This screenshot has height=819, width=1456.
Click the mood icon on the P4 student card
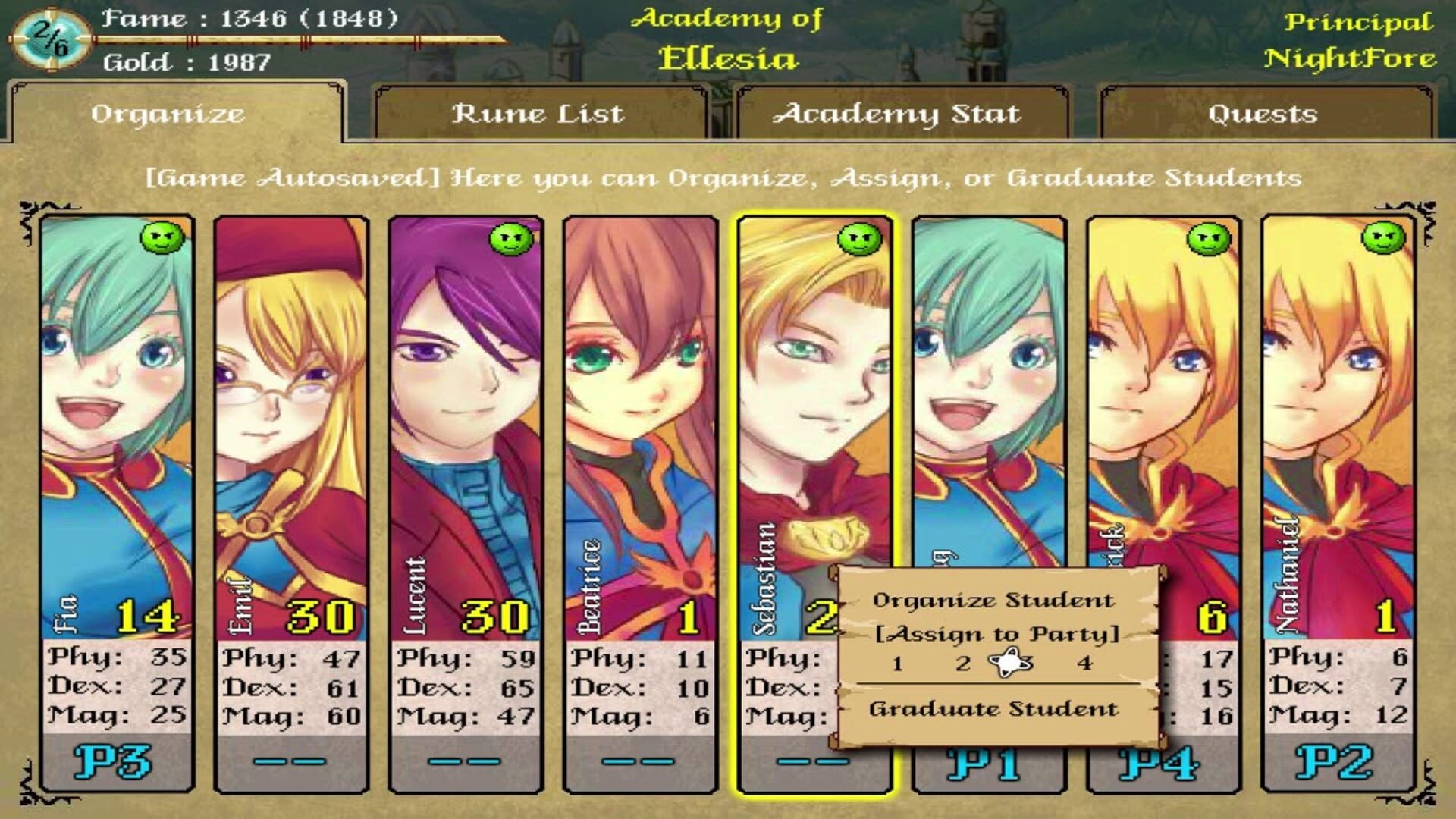click(1207, 240)
